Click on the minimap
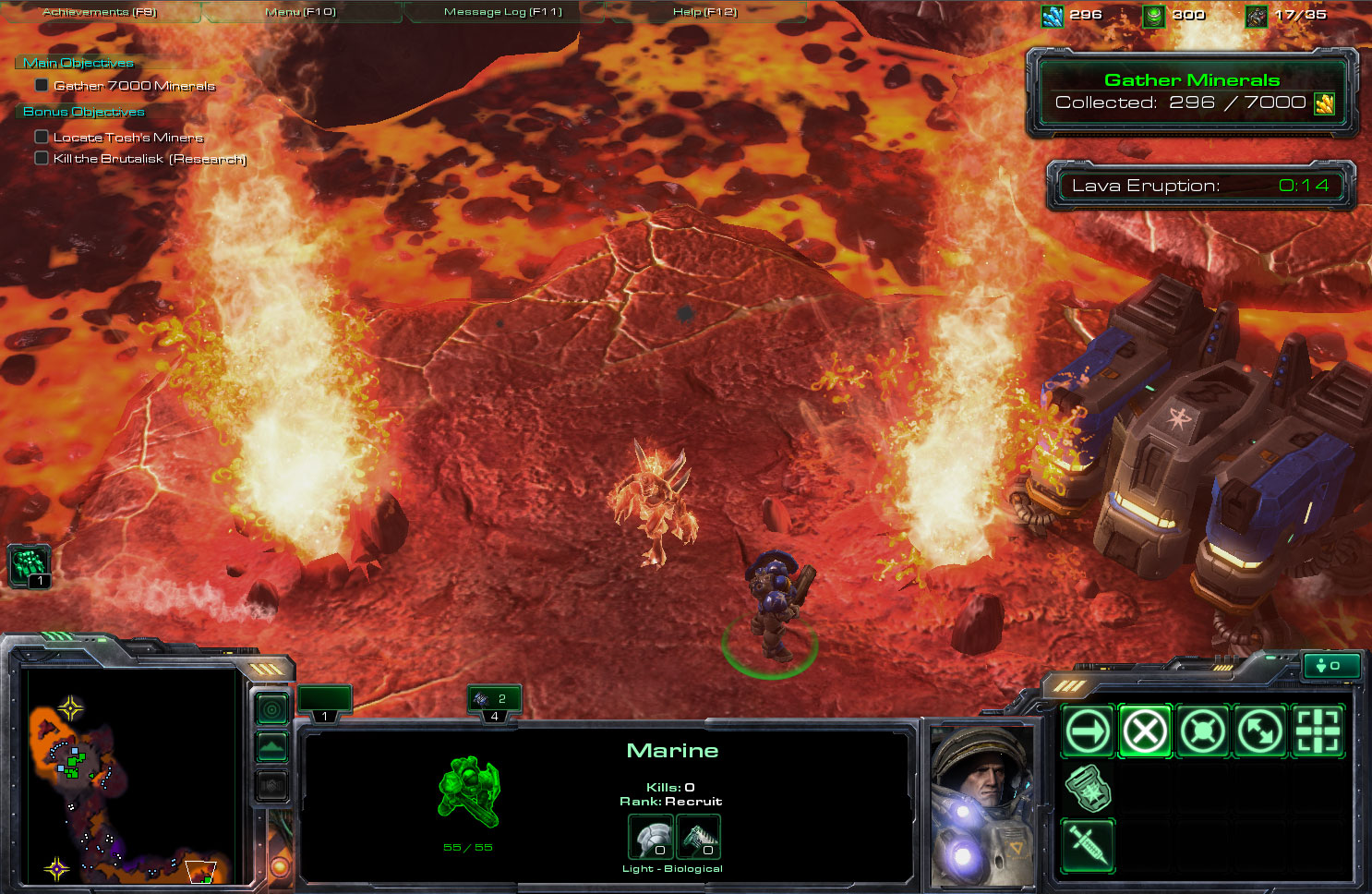Viewport: 1372px width, 894px height. (x=129, y=776)
